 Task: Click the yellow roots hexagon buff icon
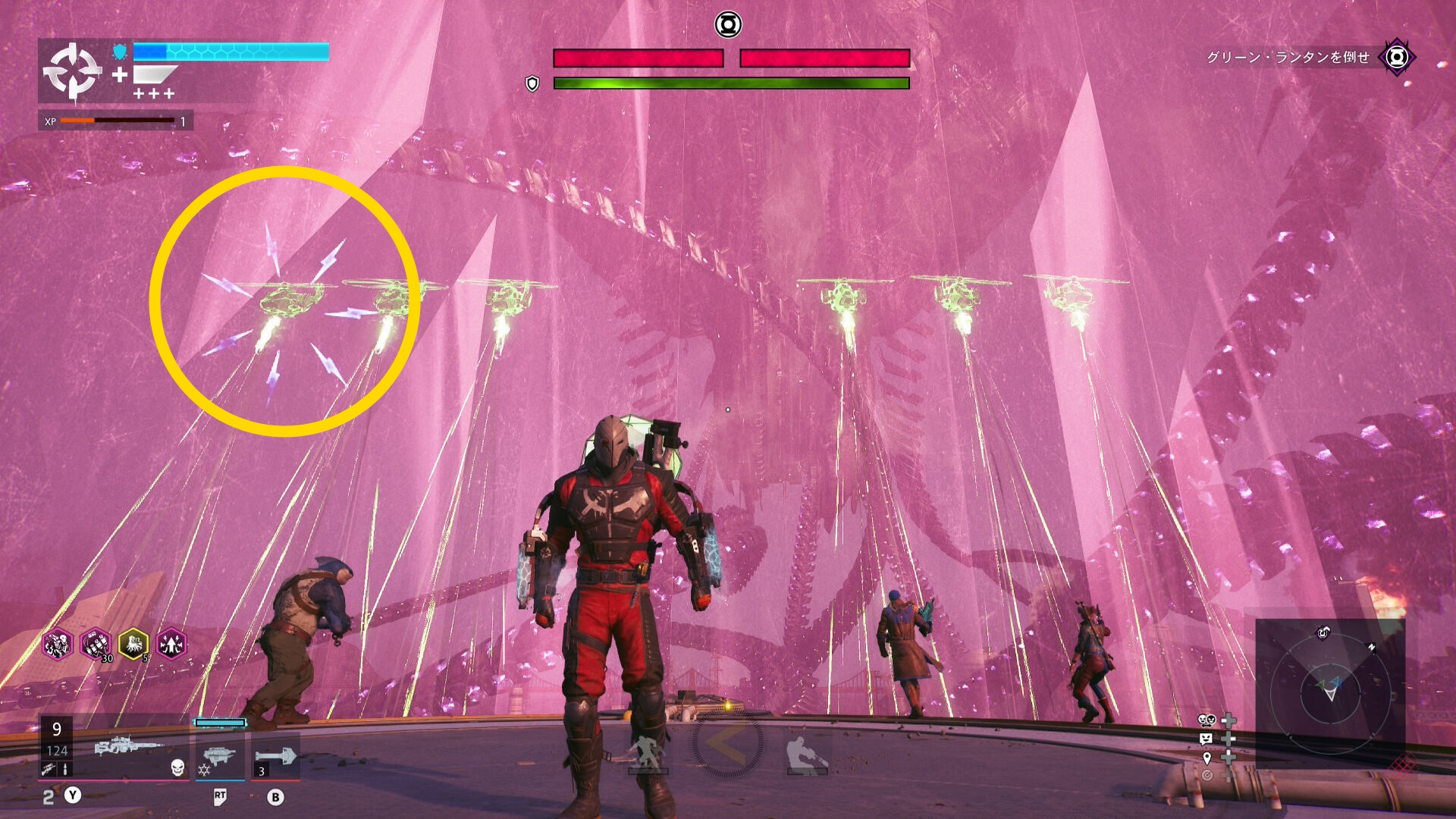pos(133,645)
